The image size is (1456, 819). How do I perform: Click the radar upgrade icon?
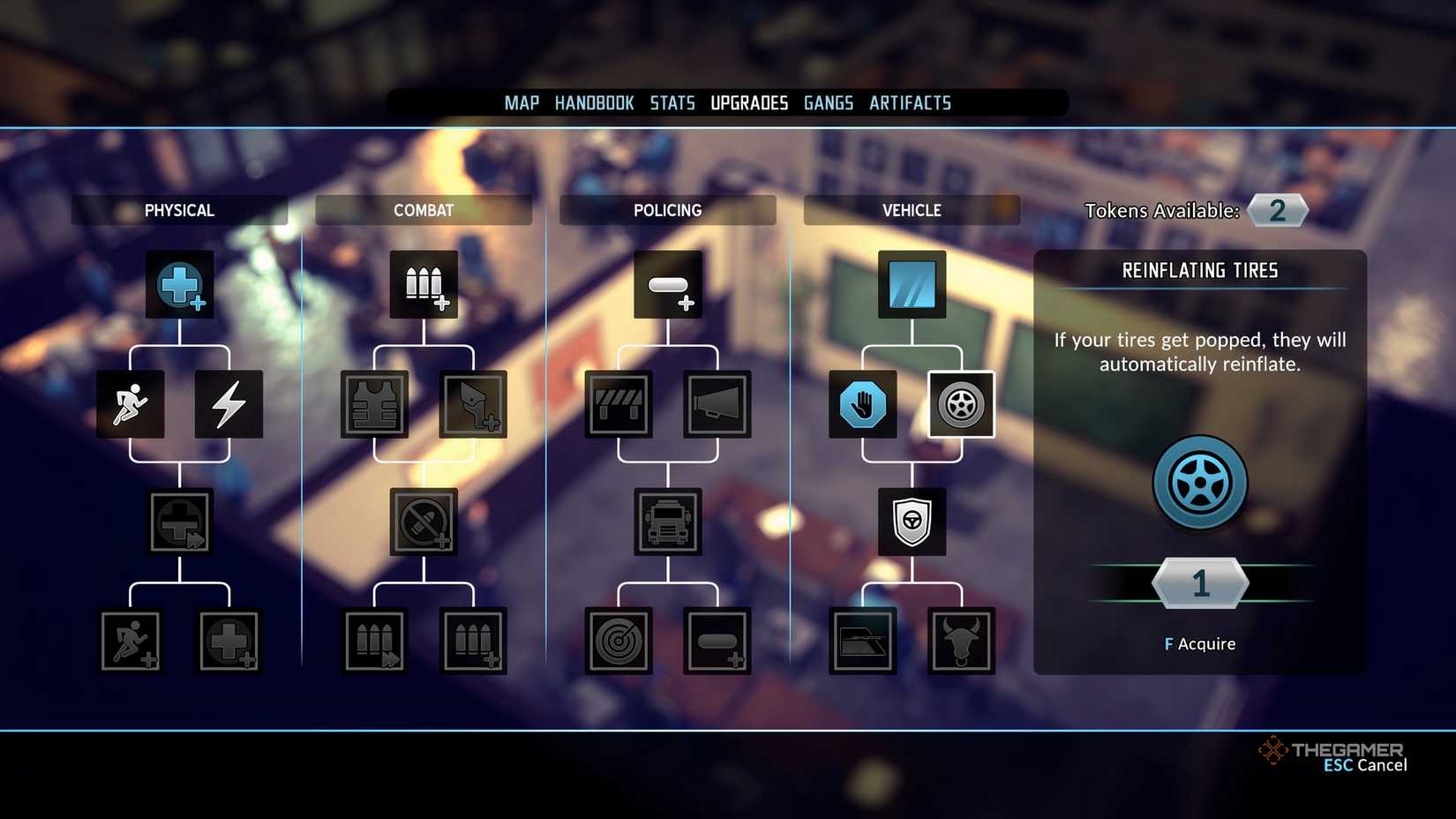coord(619,642)
